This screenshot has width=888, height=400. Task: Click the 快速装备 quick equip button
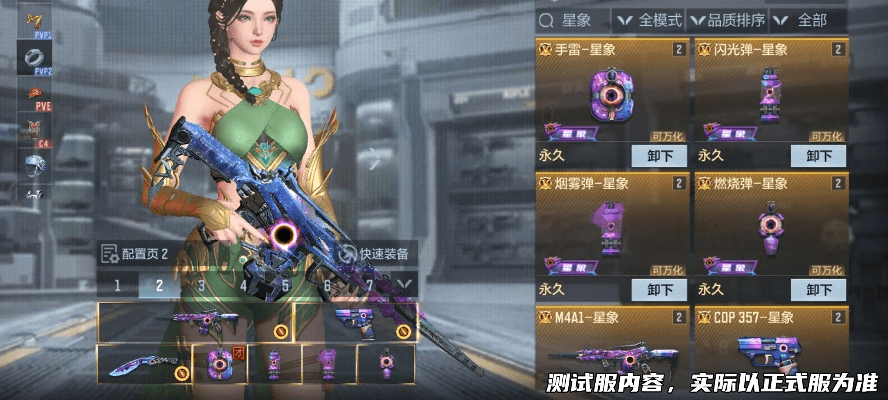[374, 254]
